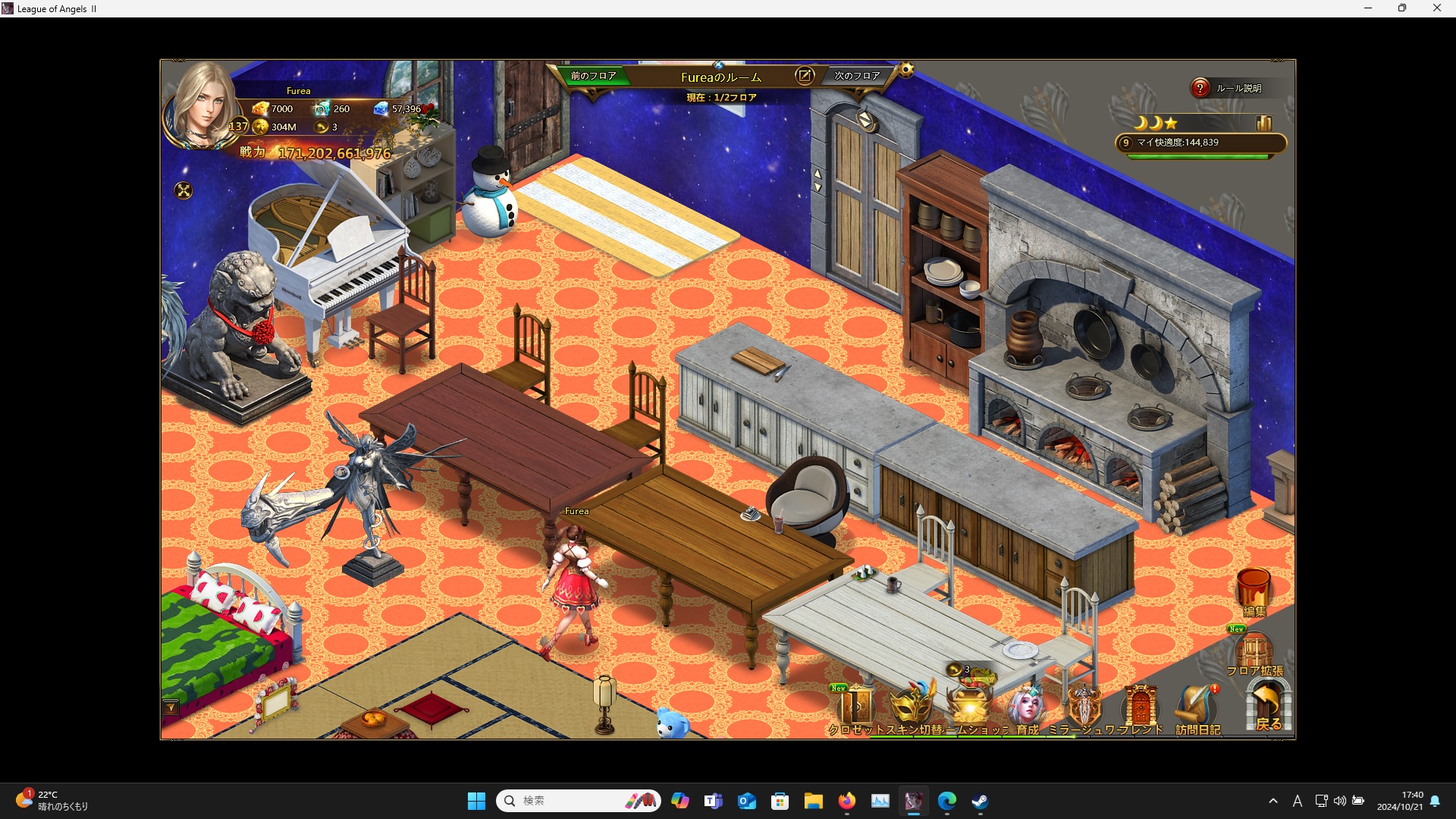Expand the small arrow panel at bottom-left
Viewport: 1456px width, 819px height.
pyautogui.click(x=171, y=708)
